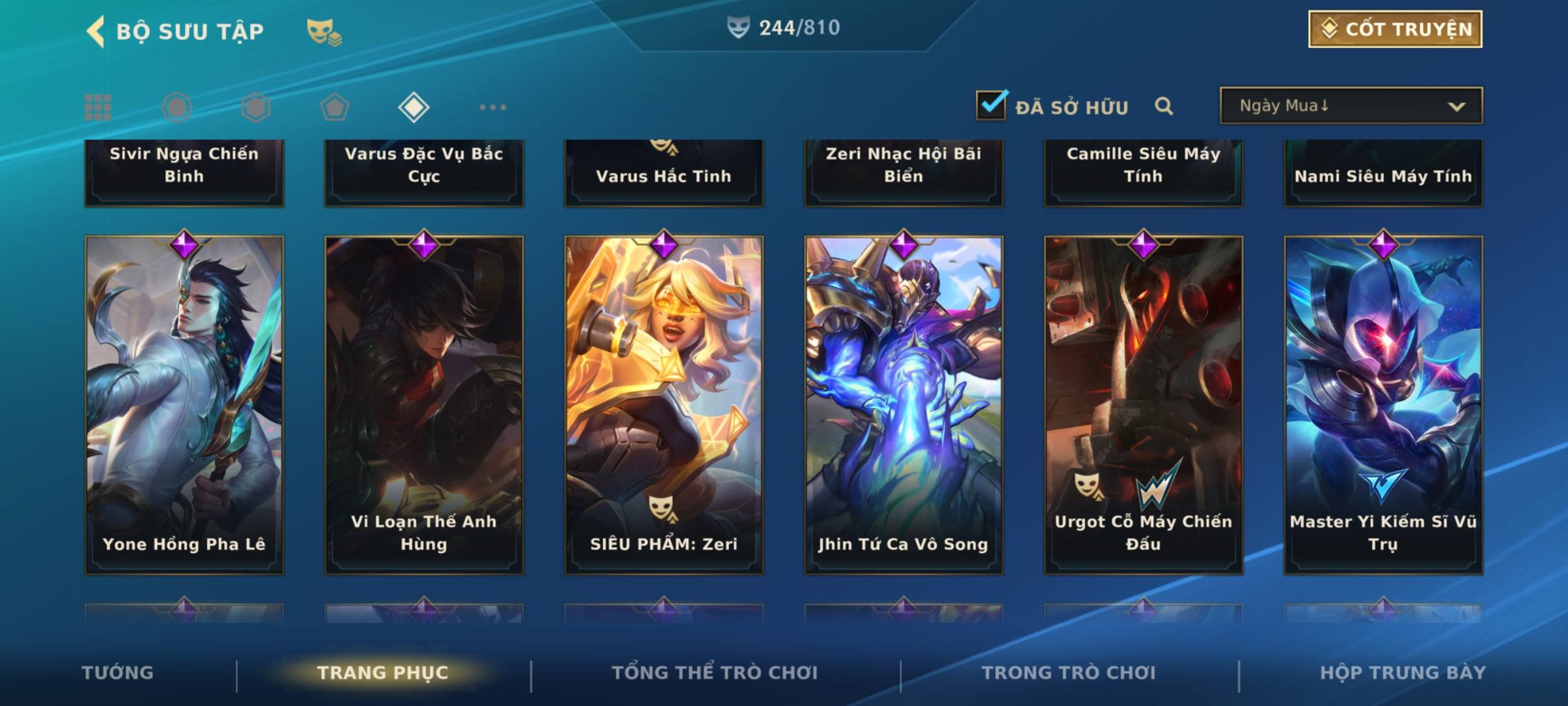This screenshot has width=1568, height=706.
Task: Open the gold mask with coins icon
Action: 324,31
